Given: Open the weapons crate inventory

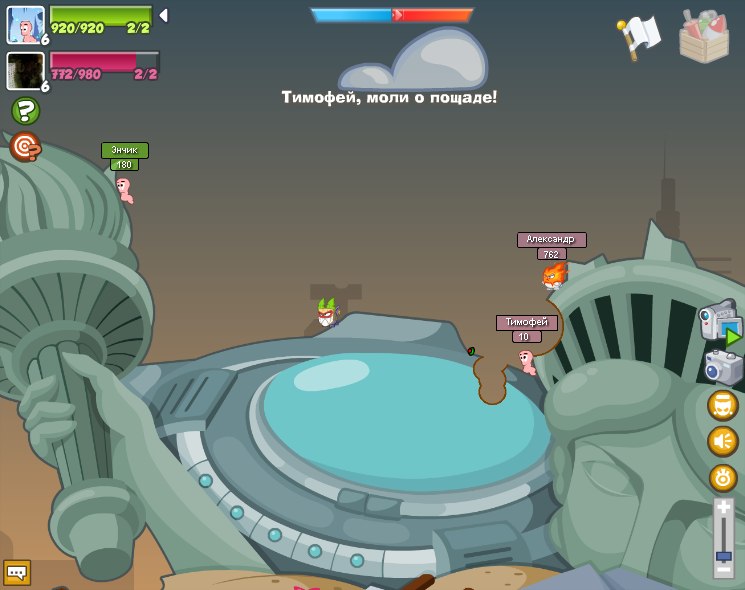Looking at the screenshot, I should click(x=703, y=36).
